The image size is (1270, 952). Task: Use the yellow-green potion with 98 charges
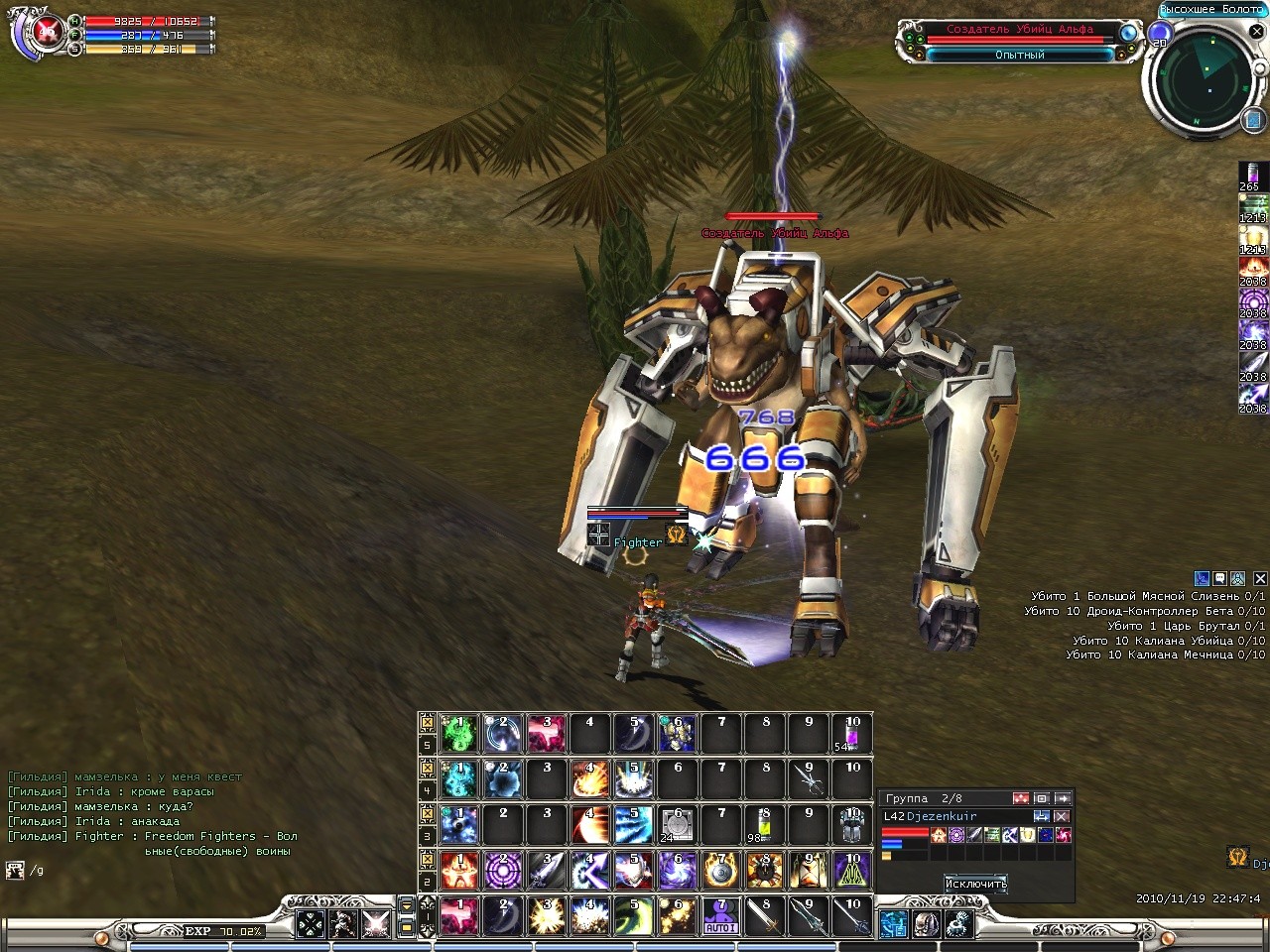coord(764,825)
